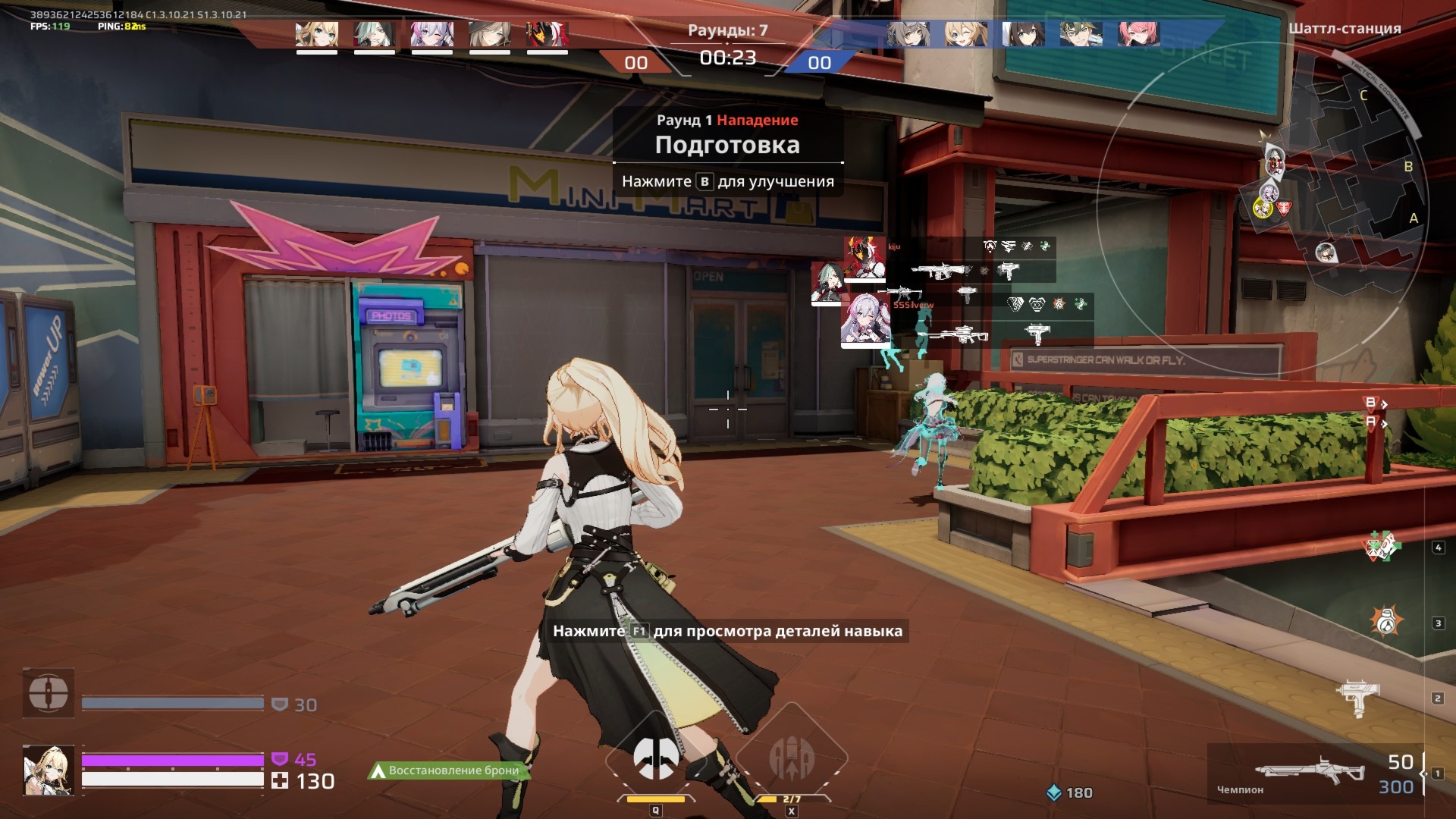Equip the orange burst grenade
Screen dimensions: 1456x819
pos(1386,622)
